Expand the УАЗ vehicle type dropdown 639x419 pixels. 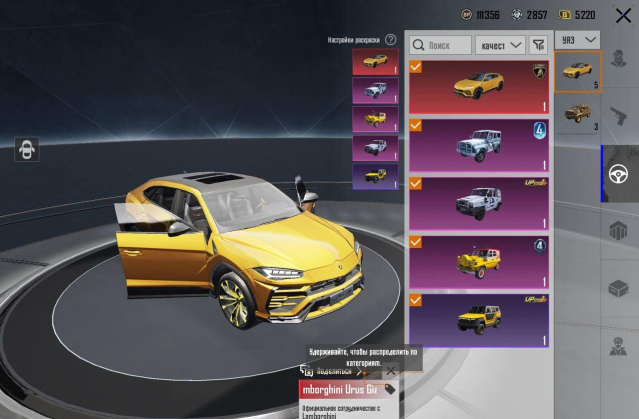click(x=578, y=40)
